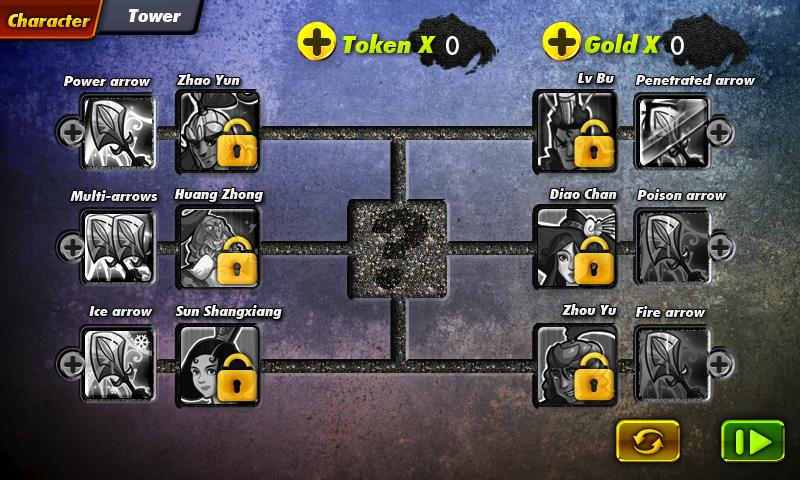Open the Tower tab
The height and width of the screenshot is (480, 800).
pos(155,17)
